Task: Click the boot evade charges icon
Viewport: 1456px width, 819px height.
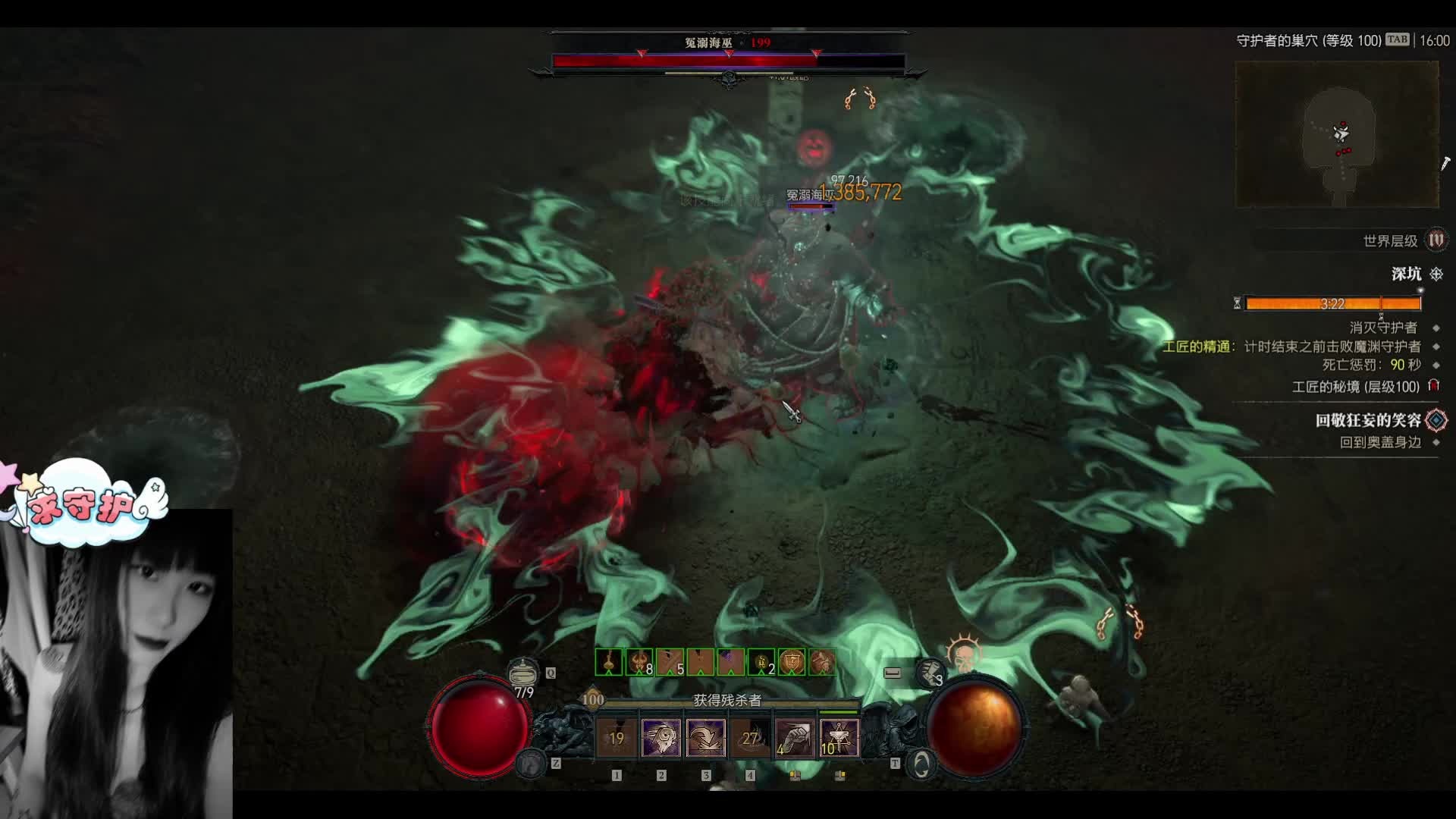Action: tap(930, 672)
